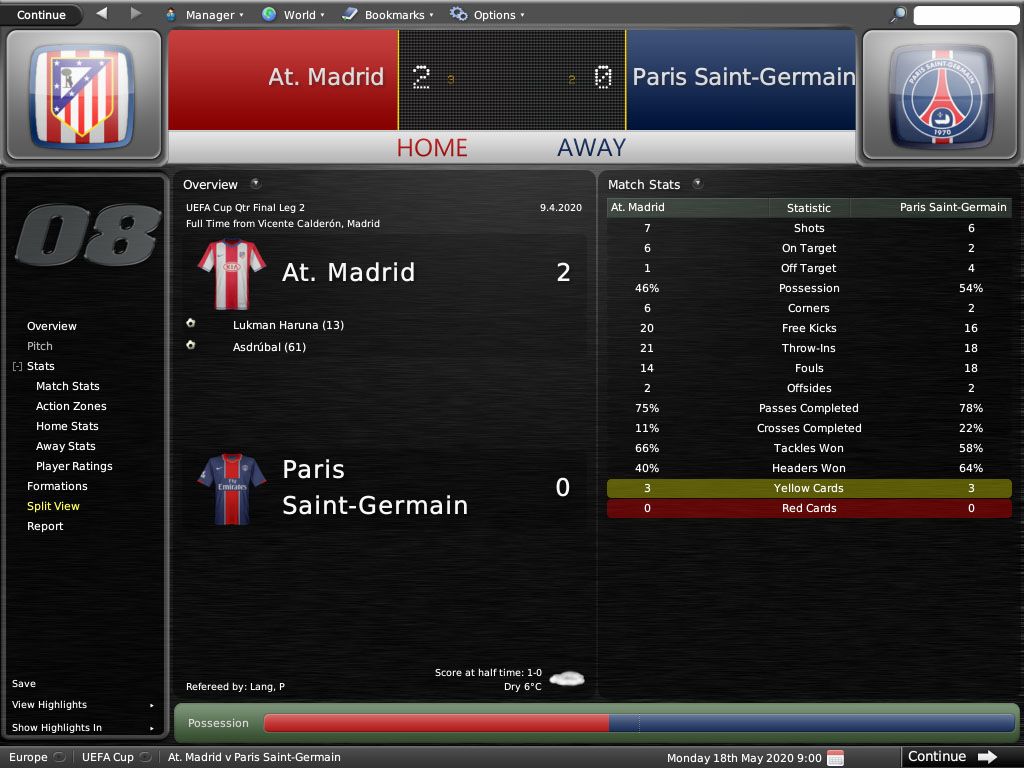Open the Manager menu
Screen dimensions: 1024x768
point(203,15)
